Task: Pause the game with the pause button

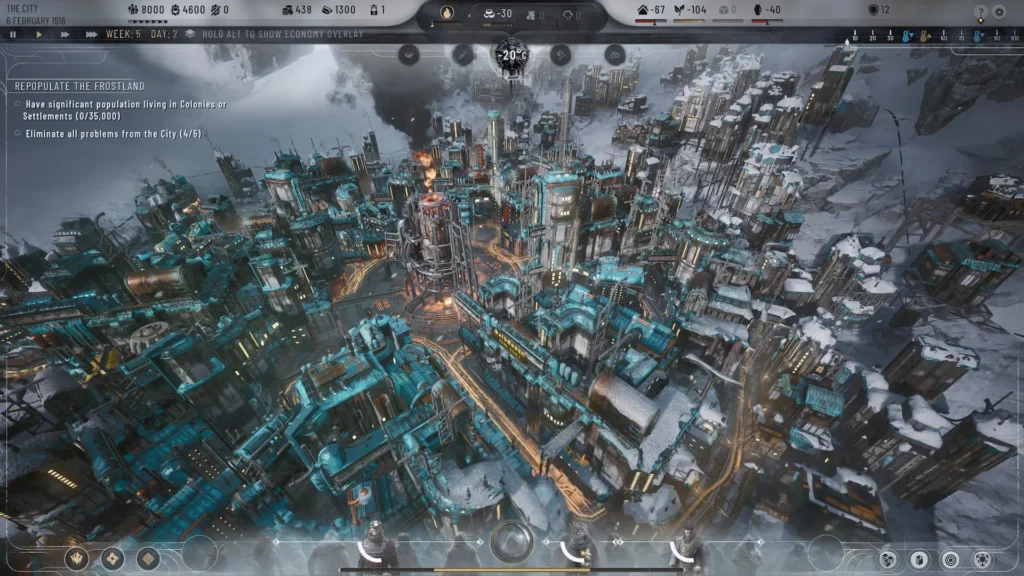Action: [13, 34]
